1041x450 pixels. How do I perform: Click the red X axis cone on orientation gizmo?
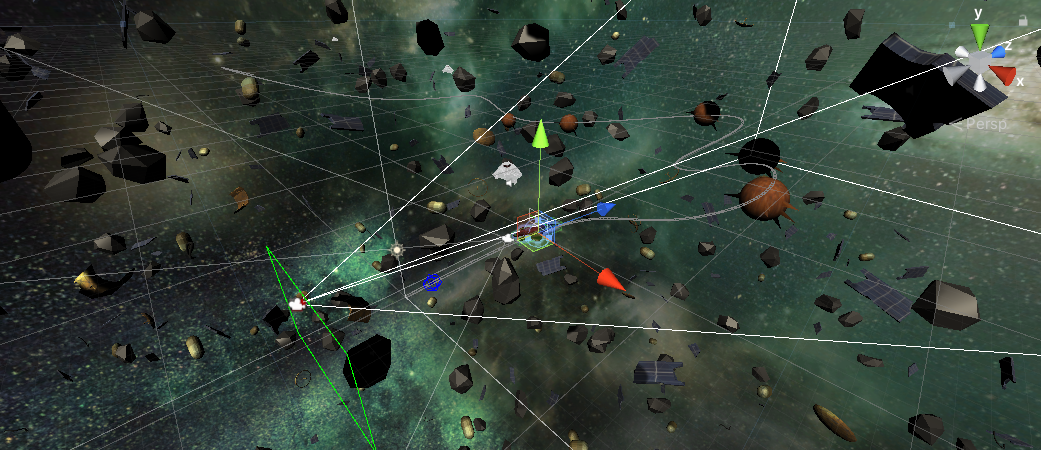1003,75
